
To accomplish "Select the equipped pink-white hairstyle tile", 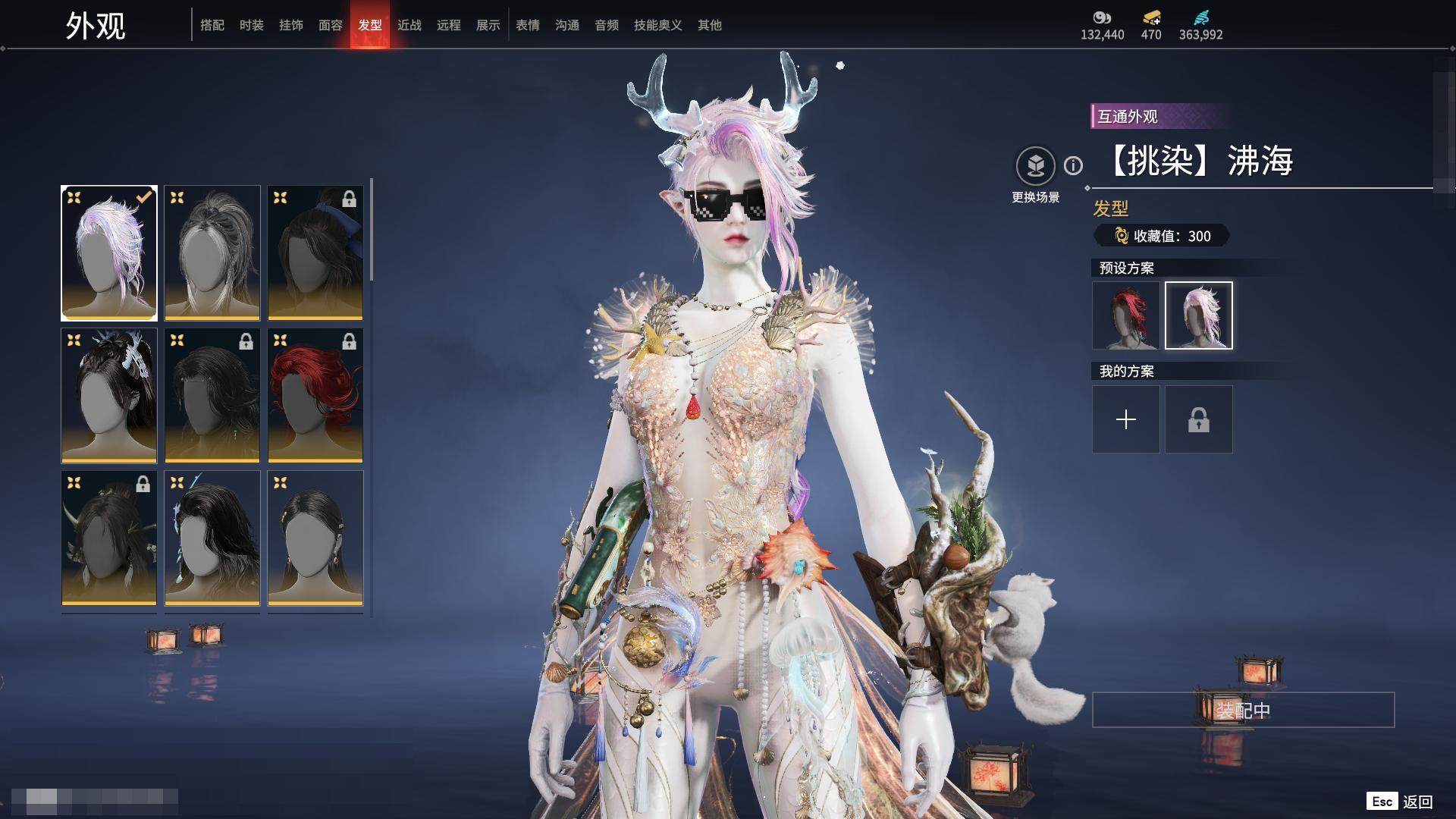I will point(109,253).
